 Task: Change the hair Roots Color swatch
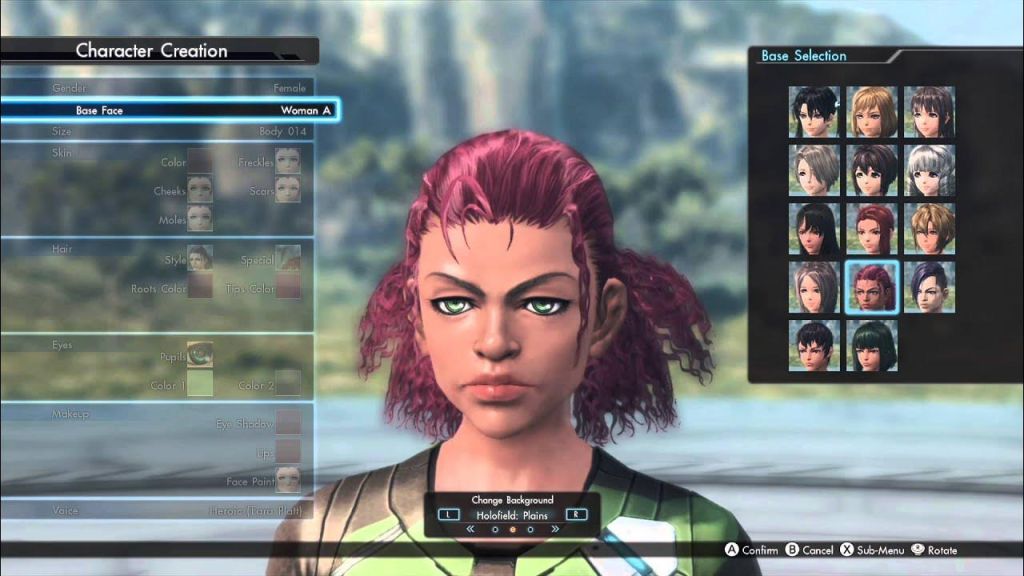(x=200, y=287)
